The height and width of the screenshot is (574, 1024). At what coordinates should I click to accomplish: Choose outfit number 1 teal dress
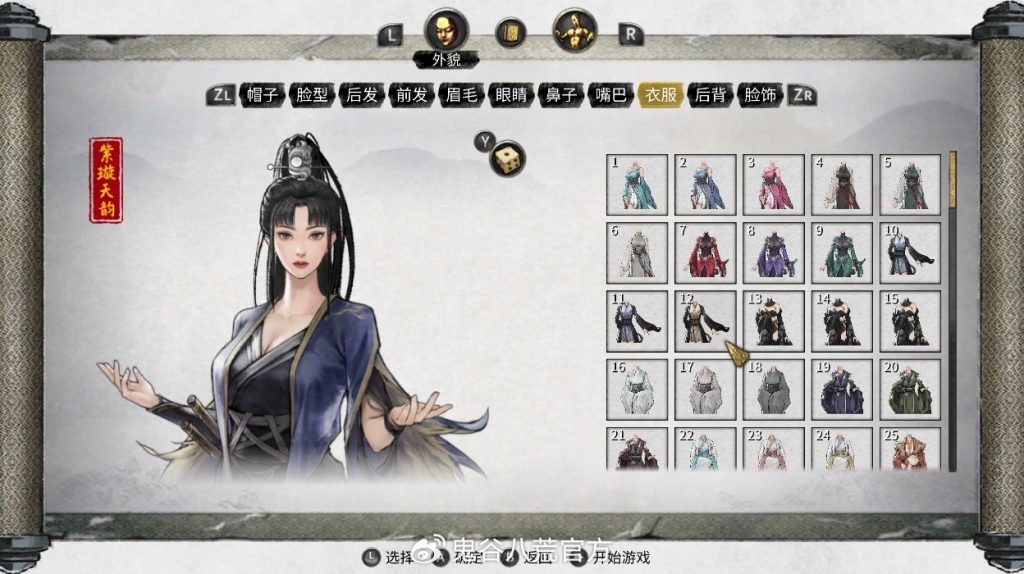[x=637, y=184]
